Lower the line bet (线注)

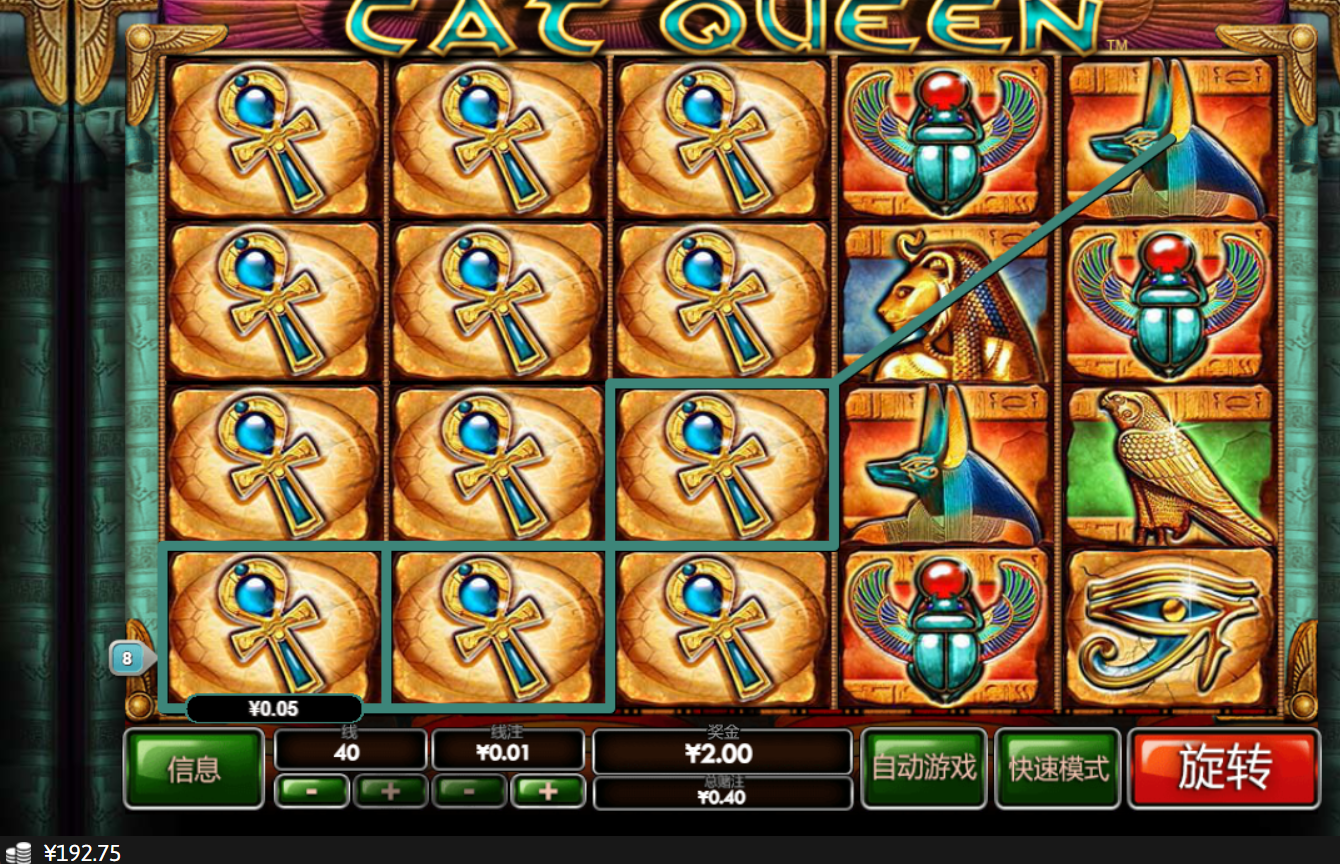click(469, 791)
